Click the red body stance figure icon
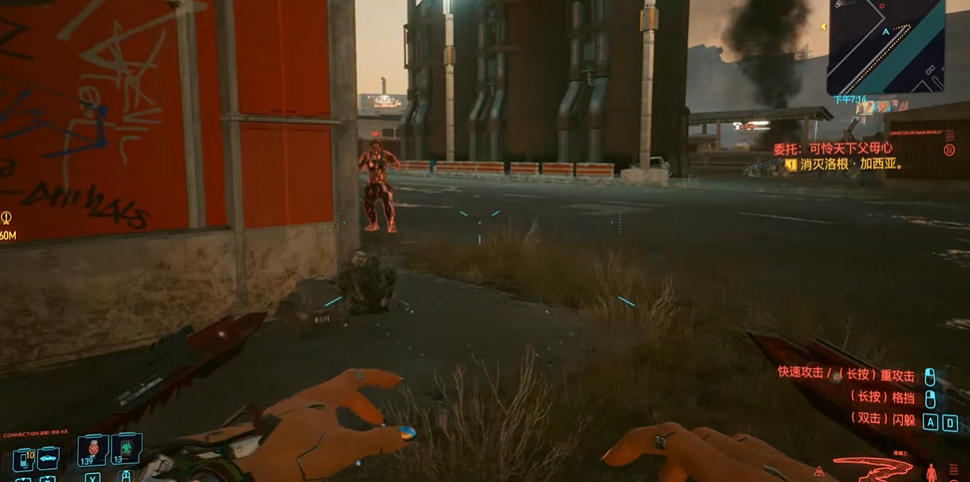970x482 pixels. [932, 471]
